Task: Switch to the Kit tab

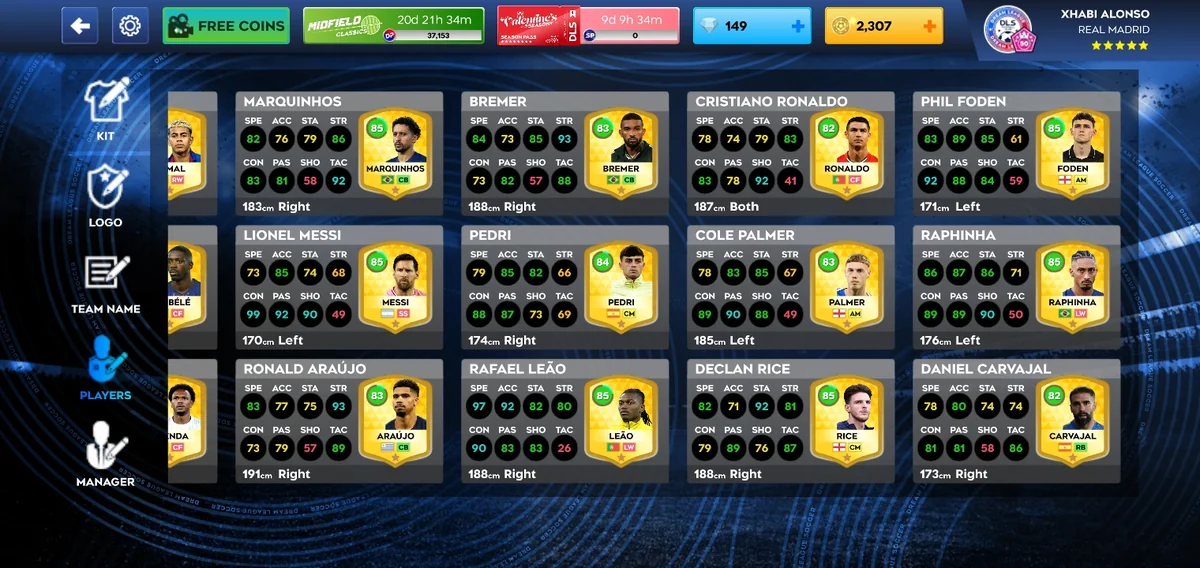Action: coord(105,110)
